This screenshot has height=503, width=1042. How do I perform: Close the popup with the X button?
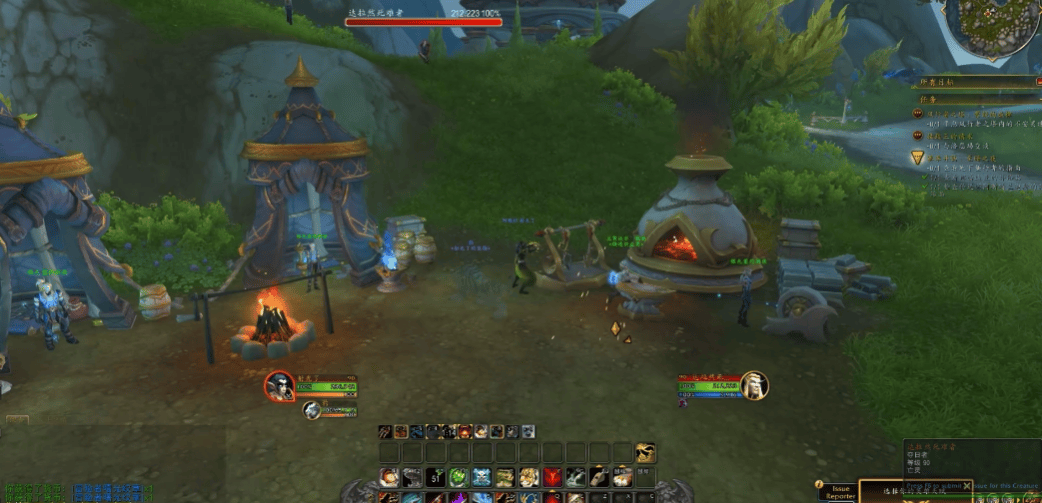point(966,486)
